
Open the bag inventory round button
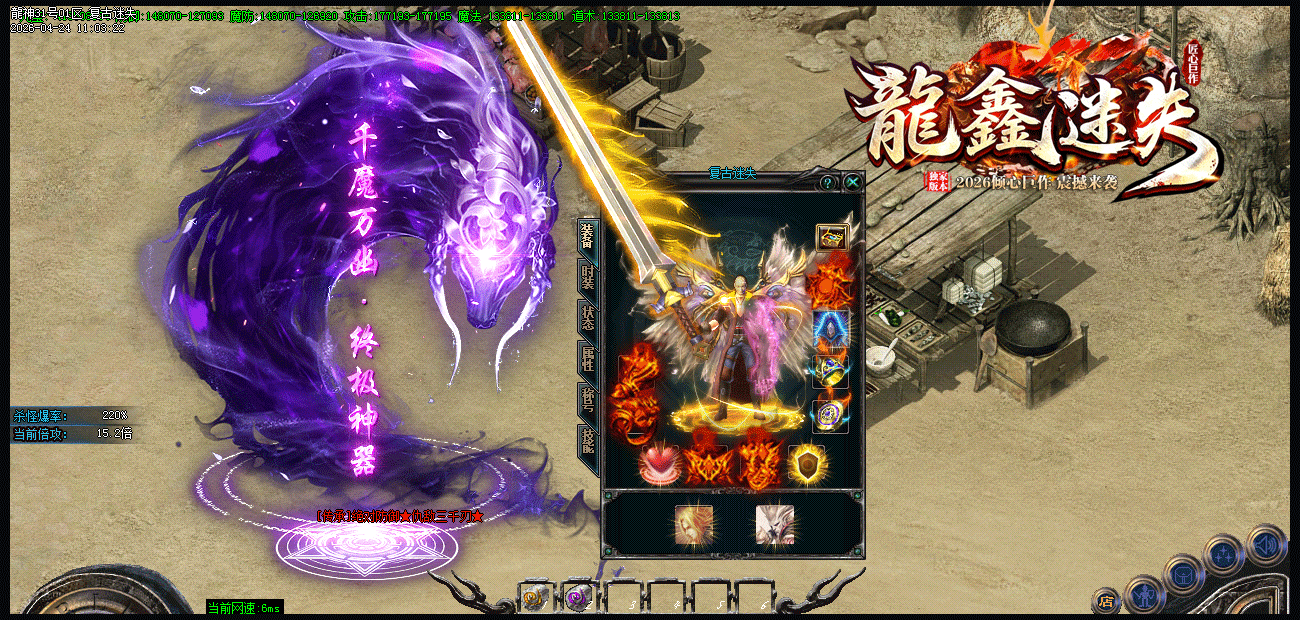tap(1184, 574)
